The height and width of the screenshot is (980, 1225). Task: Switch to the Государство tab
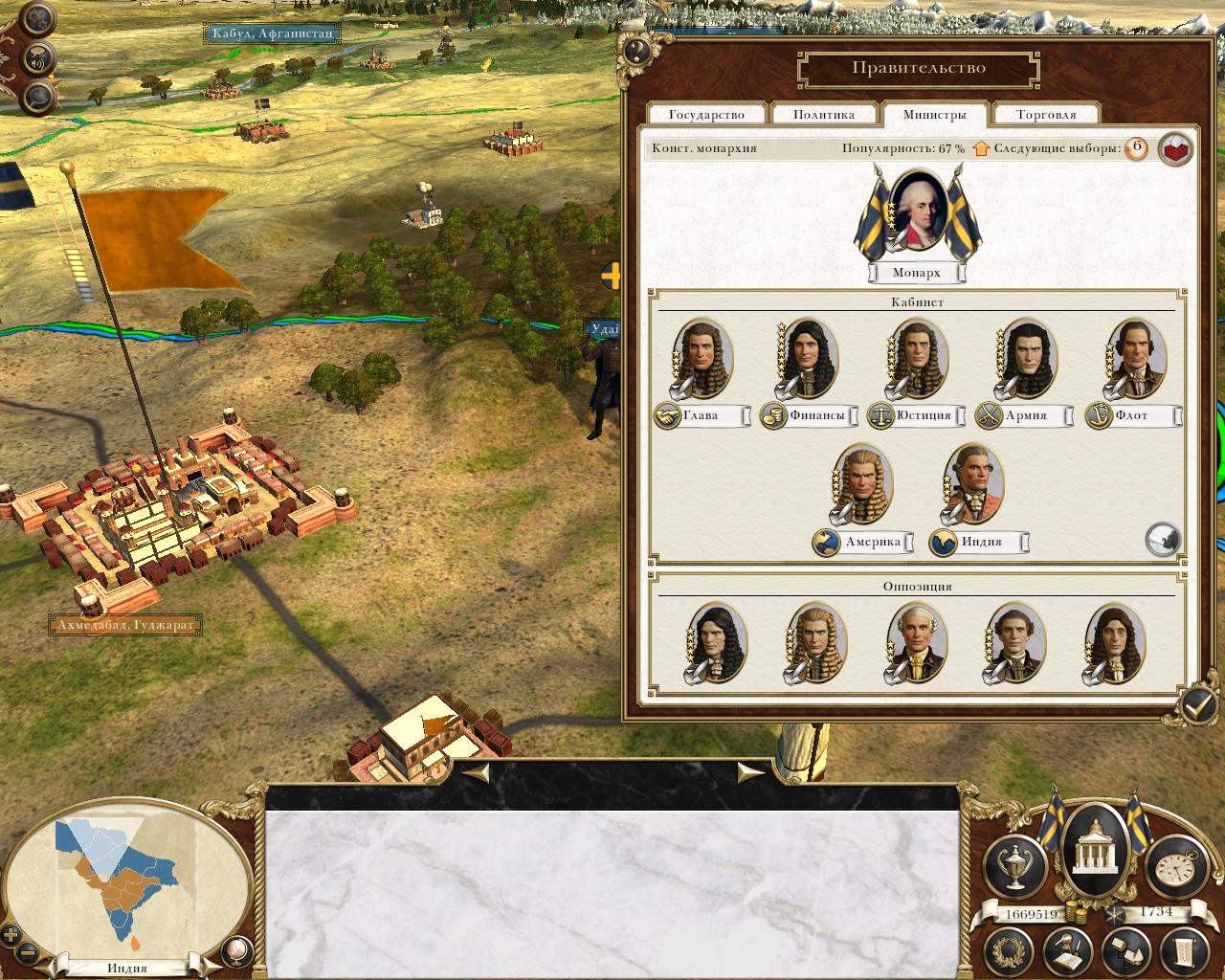(x=706, y=115)
